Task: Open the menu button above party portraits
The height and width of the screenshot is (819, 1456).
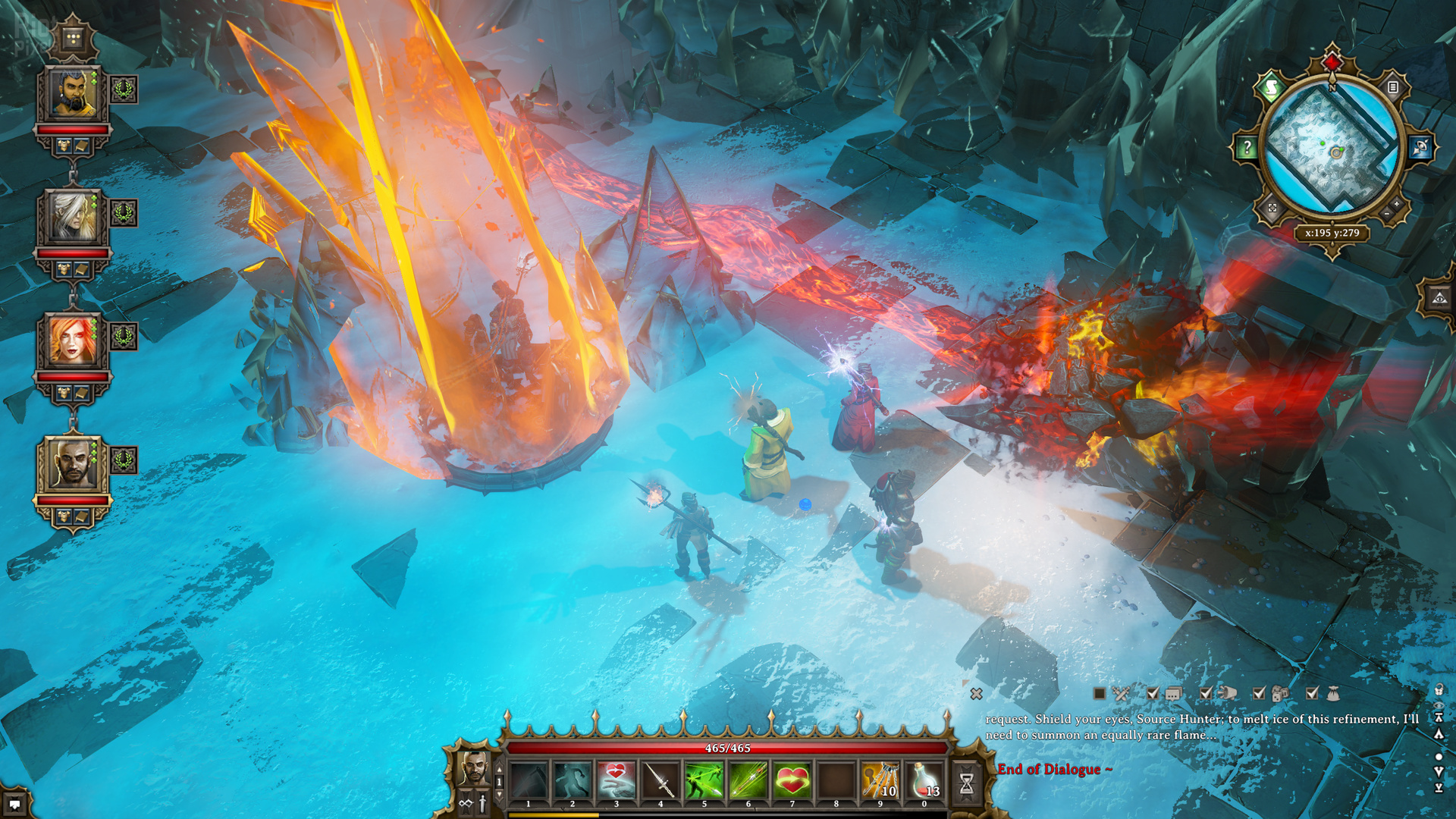Action: tap(74, 38)
